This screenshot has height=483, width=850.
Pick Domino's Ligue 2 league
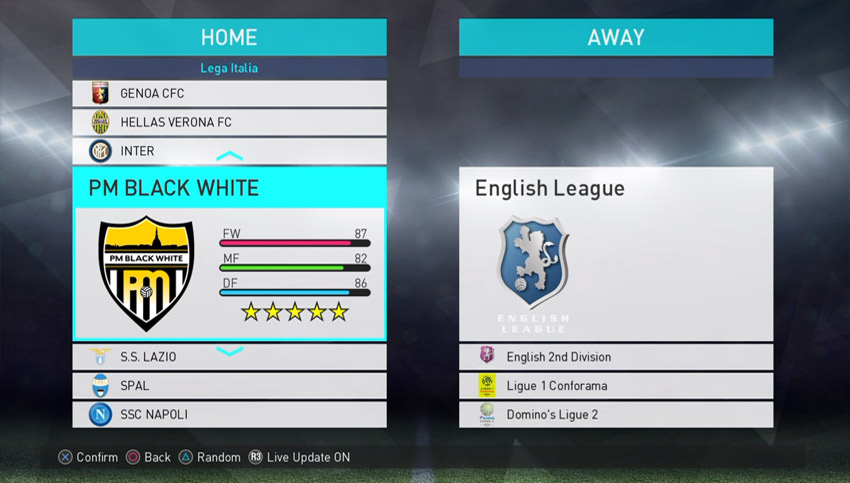point(615,414)
